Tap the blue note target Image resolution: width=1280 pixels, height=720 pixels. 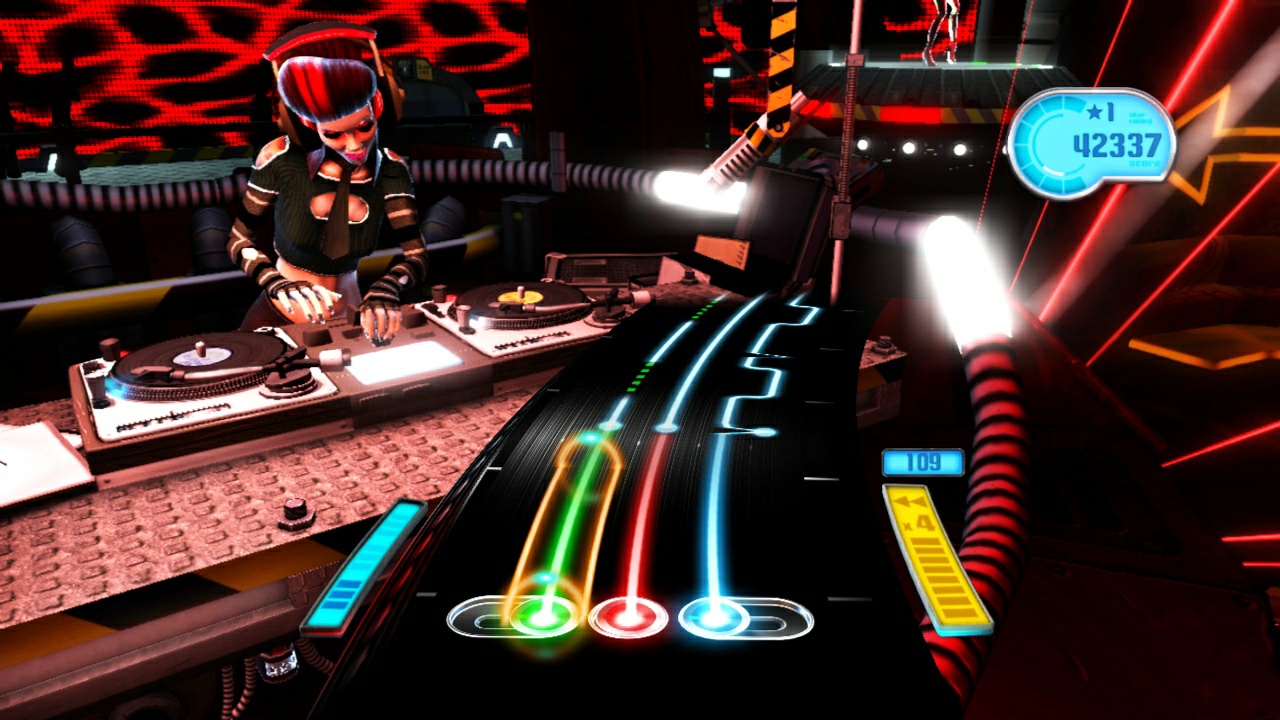point(713,617)
